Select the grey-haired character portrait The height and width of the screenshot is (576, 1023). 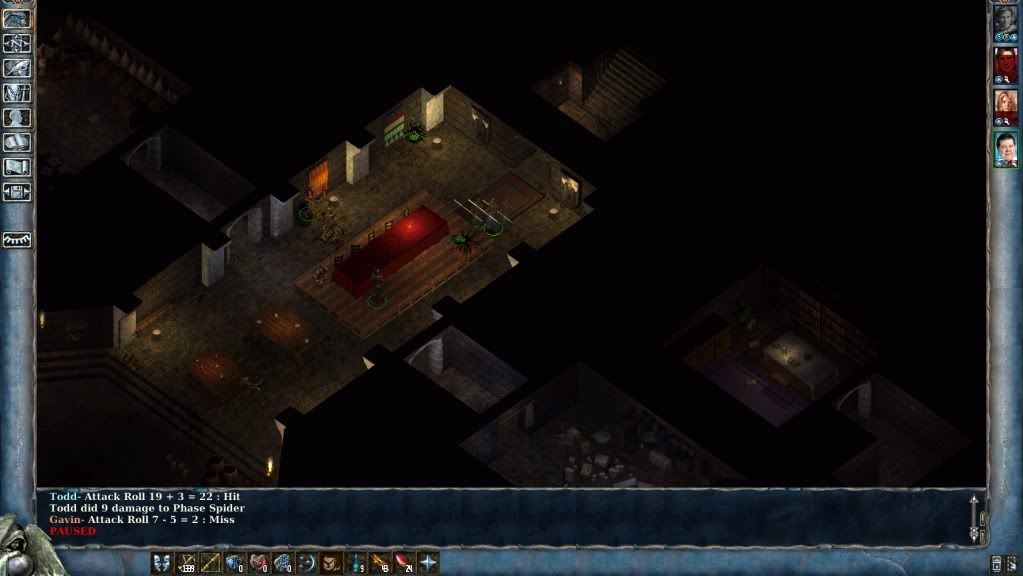coord(1005,24)
